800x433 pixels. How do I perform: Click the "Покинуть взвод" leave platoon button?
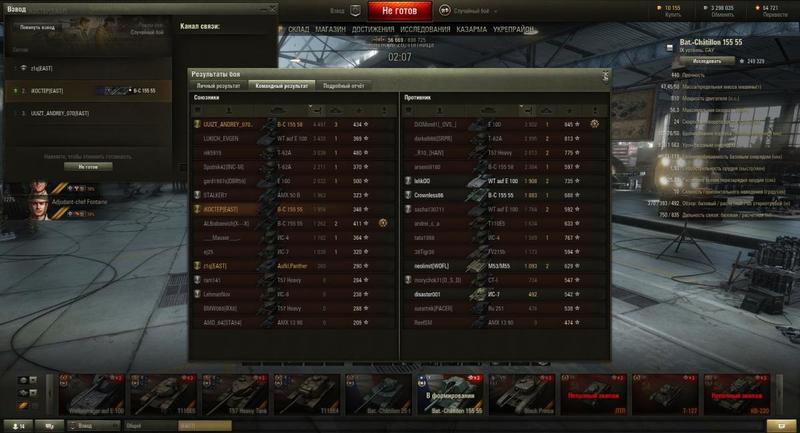37,28
